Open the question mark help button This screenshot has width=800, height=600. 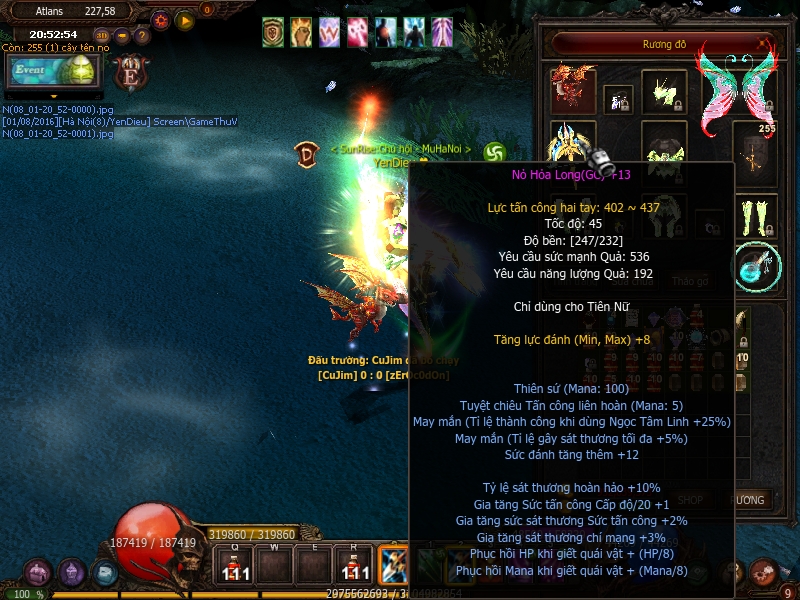(142, 35)
